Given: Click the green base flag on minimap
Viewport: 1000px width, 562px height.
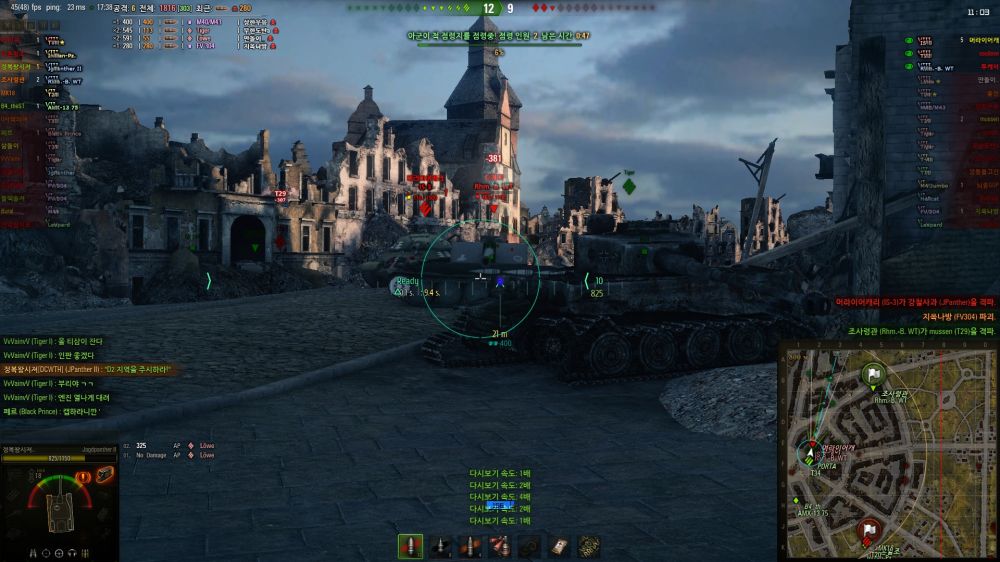Looking at the screenshot, I should pyautogui.click(x=873, y=373).
